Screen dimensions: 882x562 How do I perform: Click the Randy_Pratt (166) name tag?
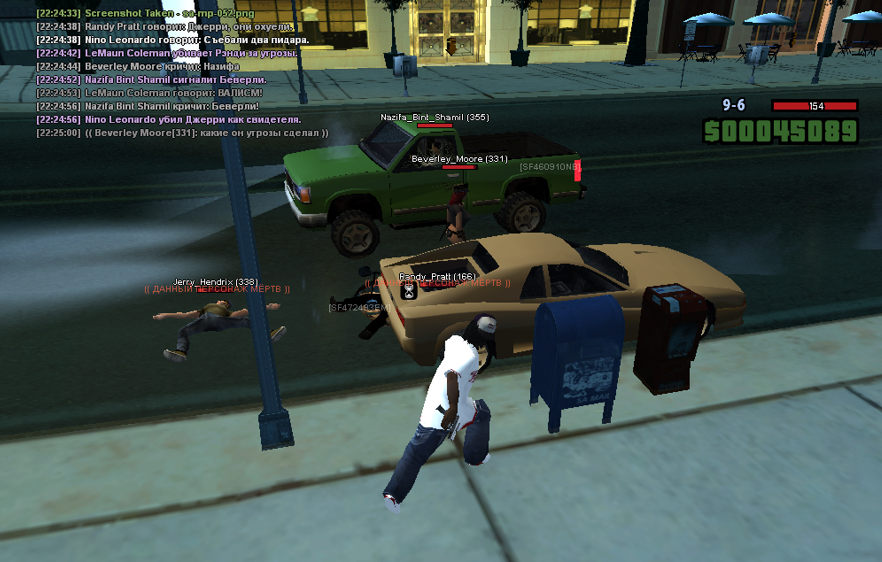[x=437, y=276]
